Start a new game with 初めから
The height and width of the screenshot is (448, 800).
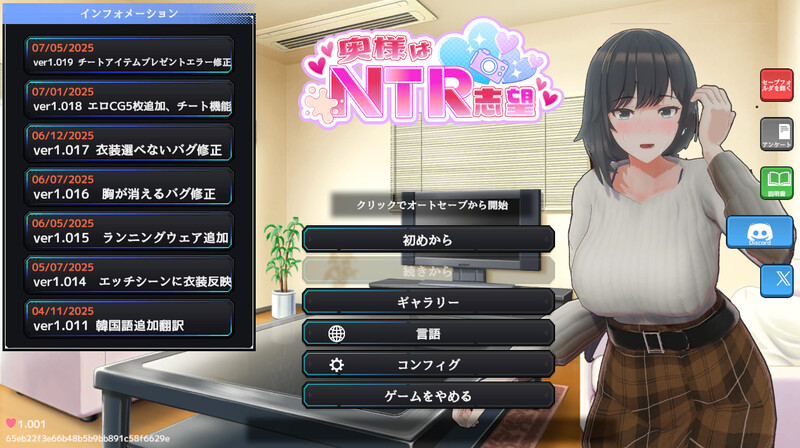pos(428,239)
